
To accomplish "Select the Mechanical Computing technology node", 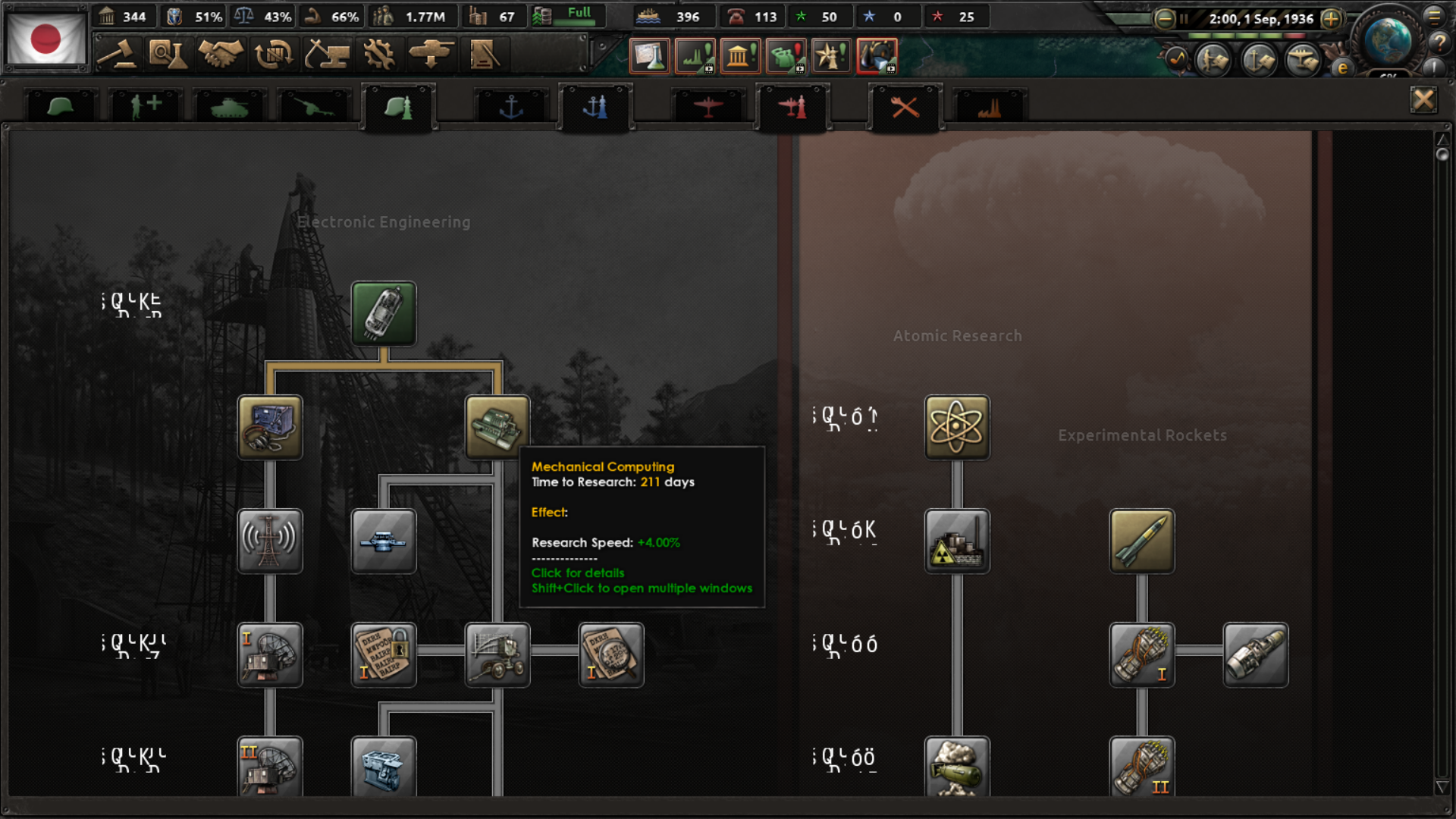I will tap(497, 427).
